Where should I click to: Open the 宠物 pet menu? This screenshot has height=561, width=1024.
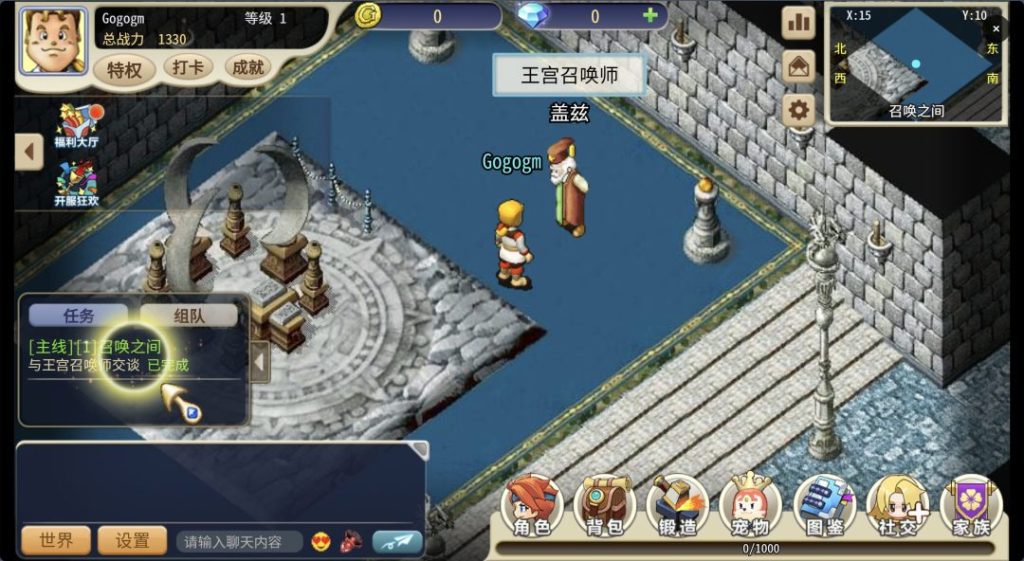coord(750,506)
